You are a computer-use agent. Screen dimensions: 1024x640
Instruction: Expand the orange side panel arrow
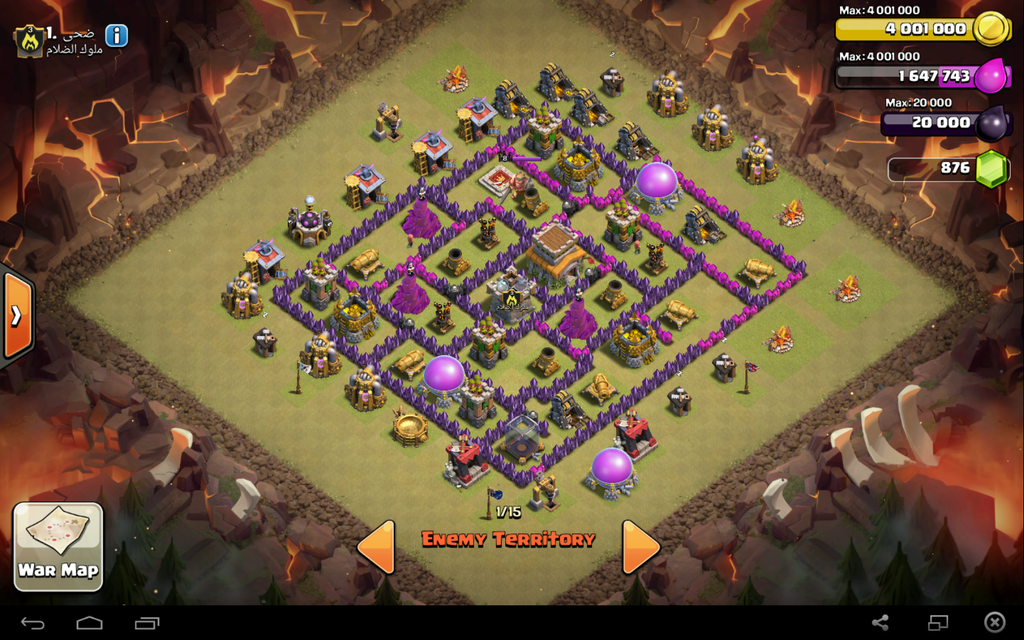17,316
